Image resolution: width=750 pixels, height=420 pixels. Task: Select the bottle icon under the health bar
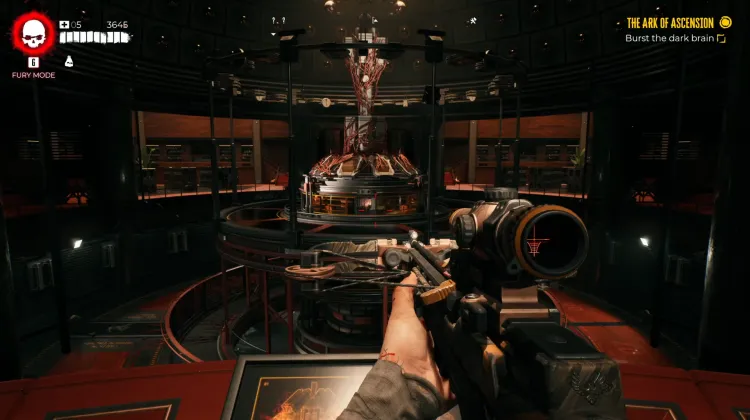click(x=68, y=60)
